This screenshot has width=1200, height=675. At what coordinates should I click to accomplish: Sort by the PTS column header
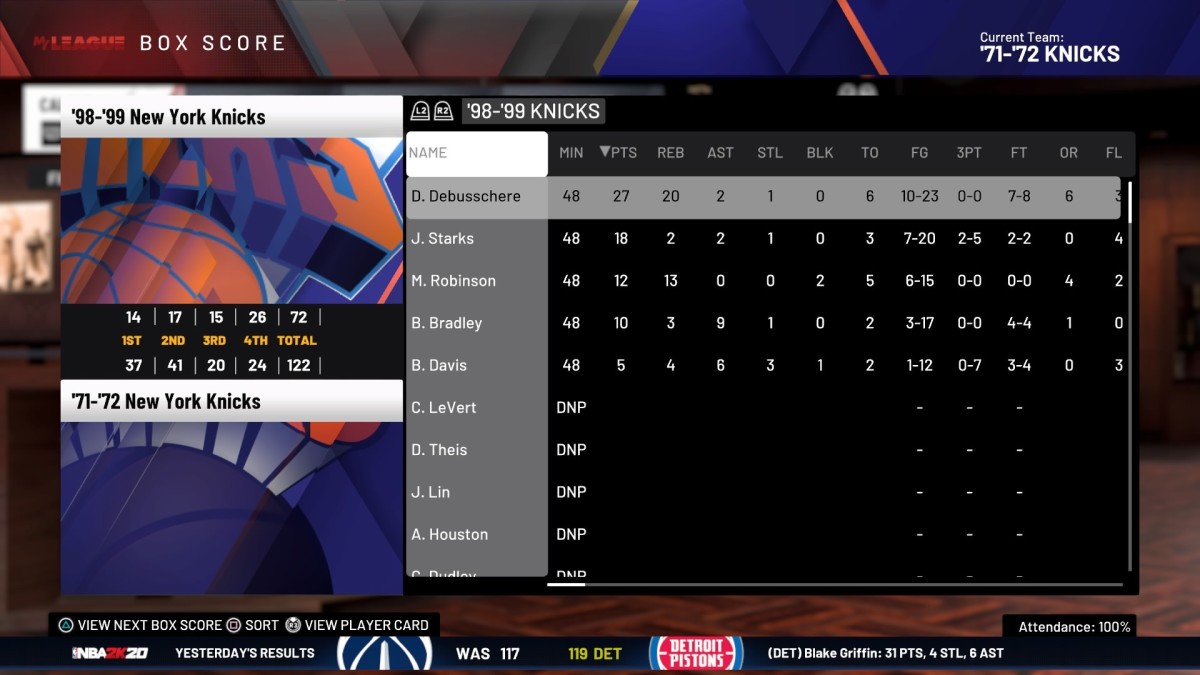[x=619, y=153]
